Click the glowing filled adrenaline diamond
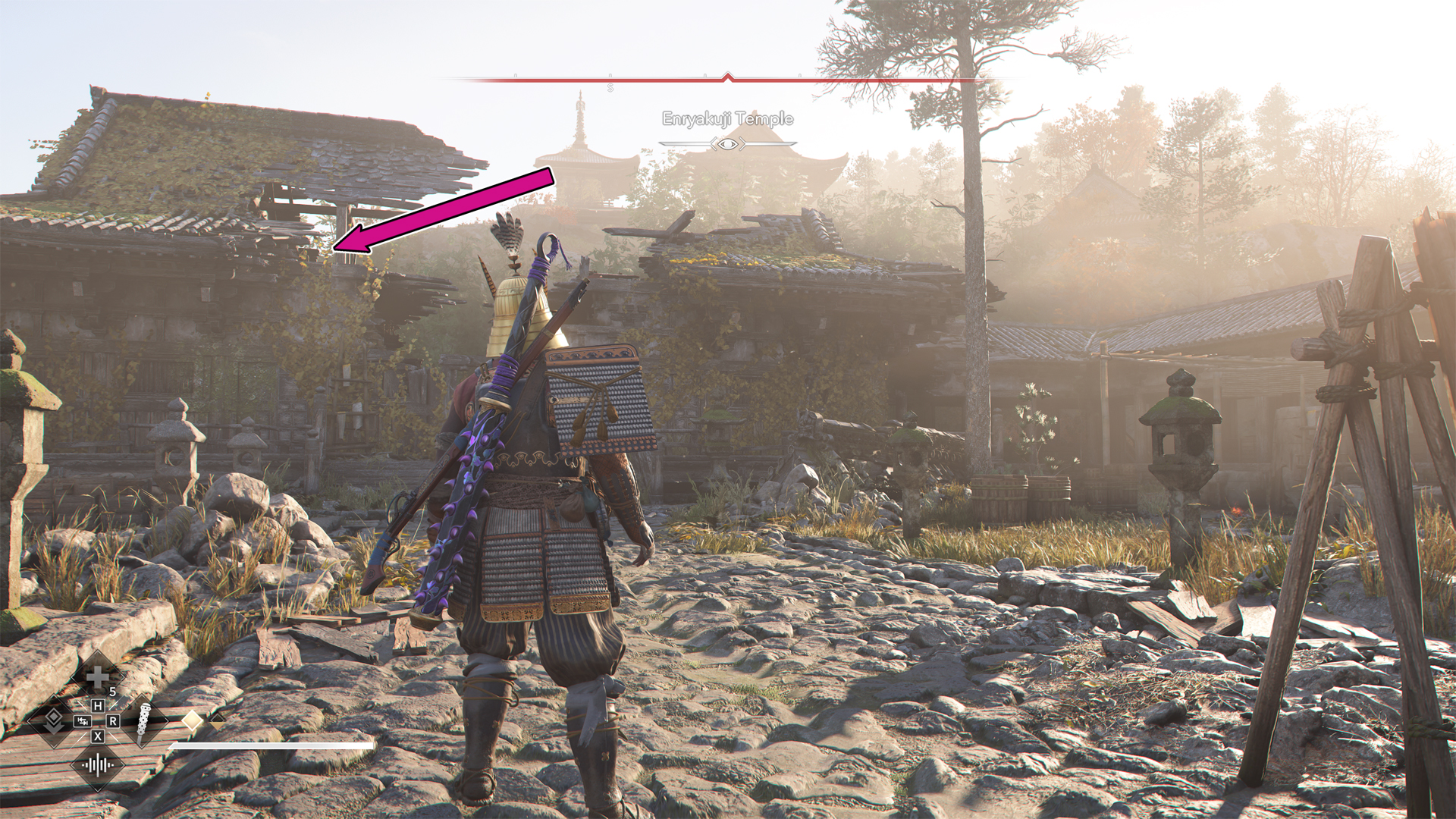This screenshot has width=1456, height=819. pos(193,720)
